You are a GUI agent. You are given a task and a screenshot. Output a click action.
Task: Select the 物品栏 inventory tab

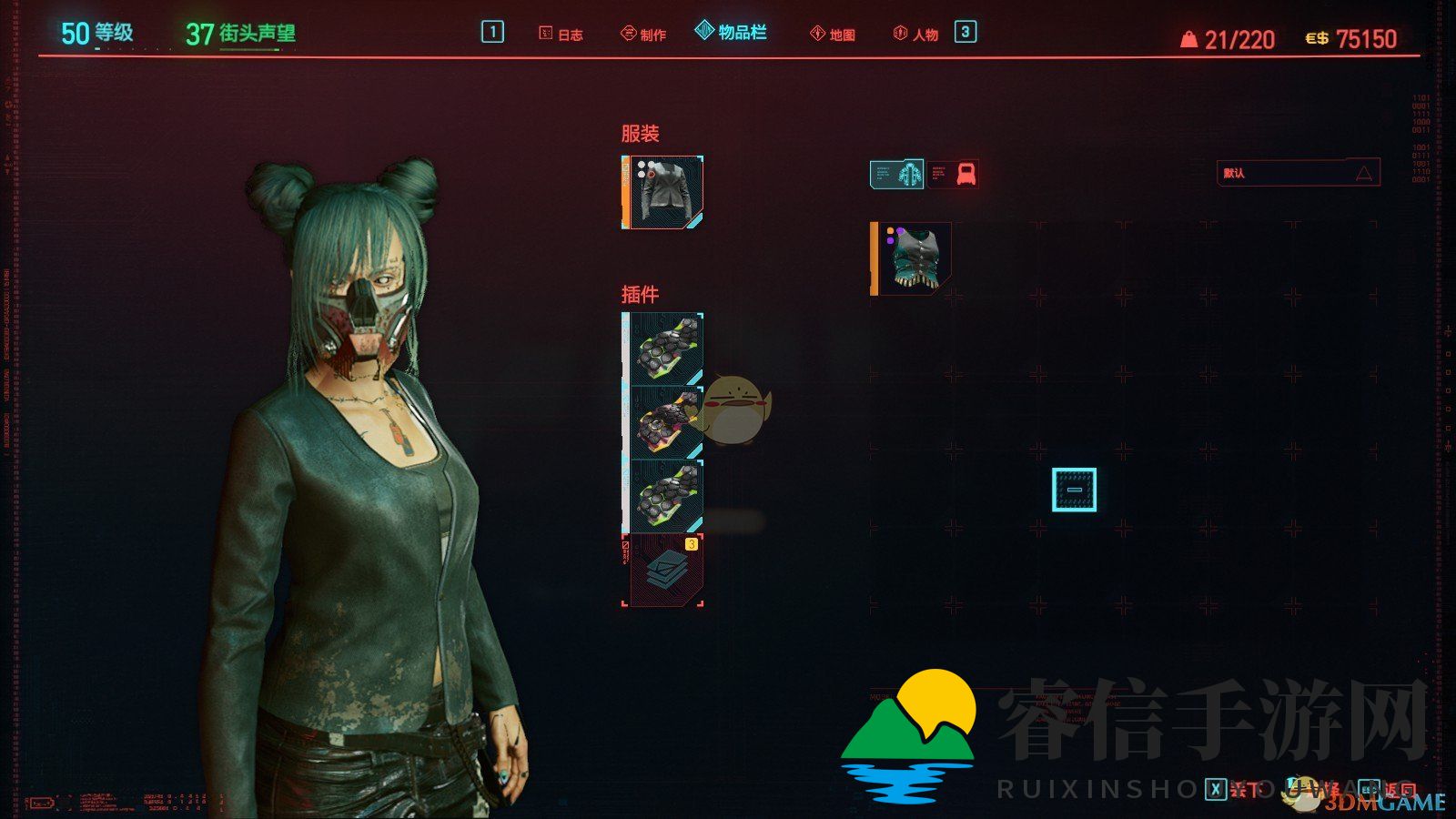[731, 33]
